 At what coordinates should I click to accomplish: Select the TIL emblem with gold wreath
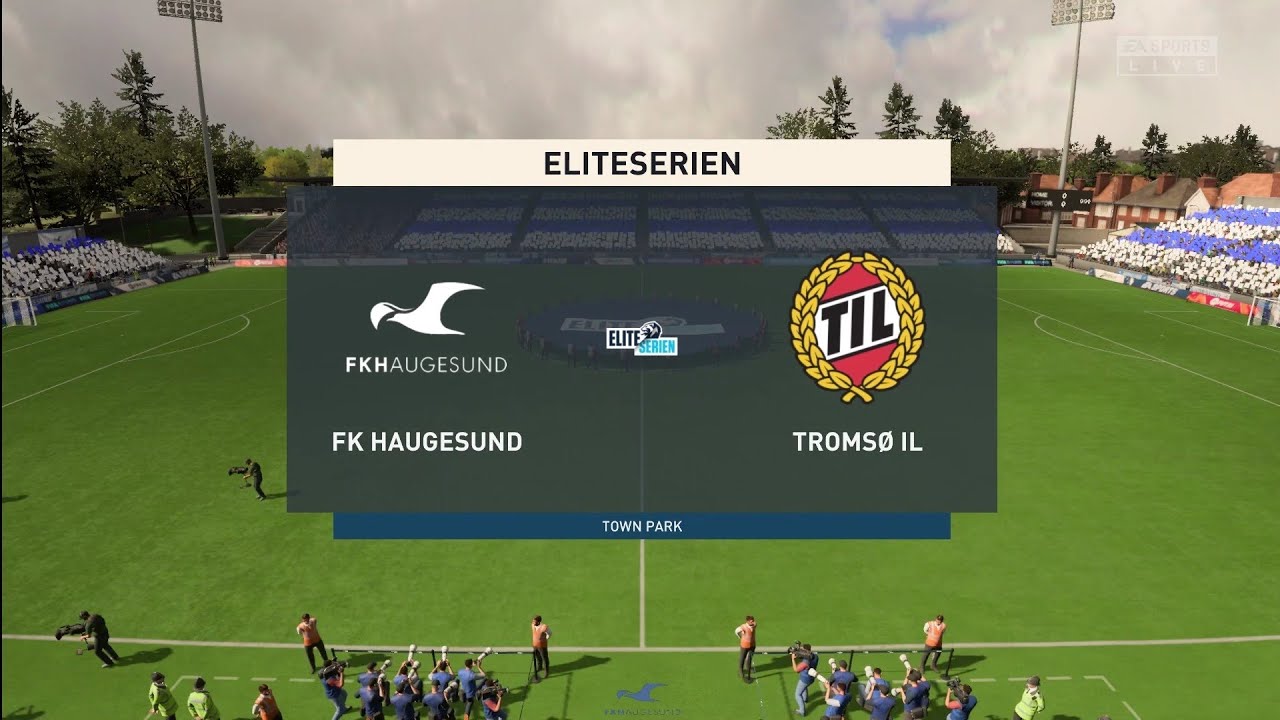click(x=855, y=325)
